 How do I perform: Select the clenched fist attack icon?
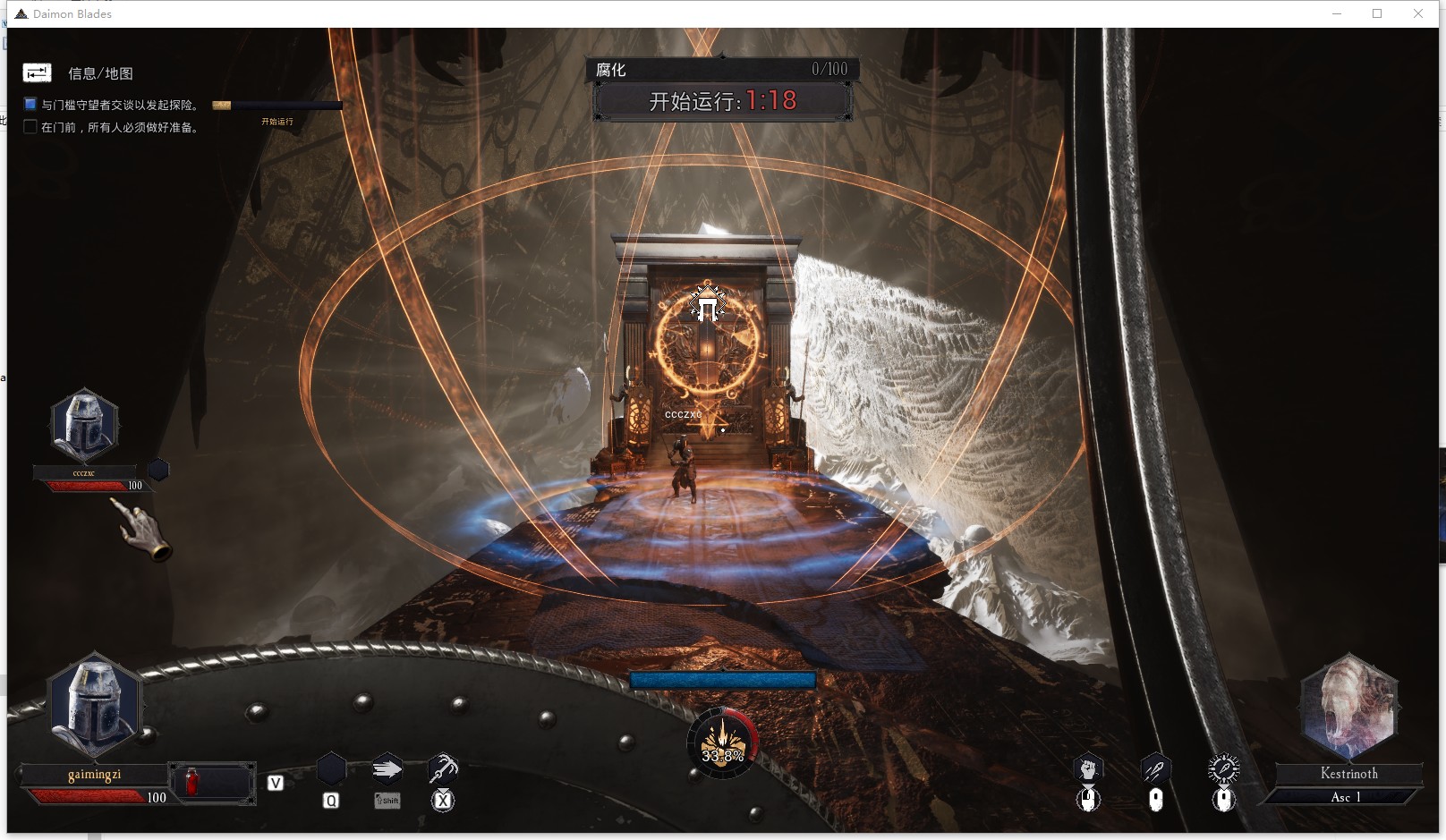pyautogui.click(x=1088, y=768)
